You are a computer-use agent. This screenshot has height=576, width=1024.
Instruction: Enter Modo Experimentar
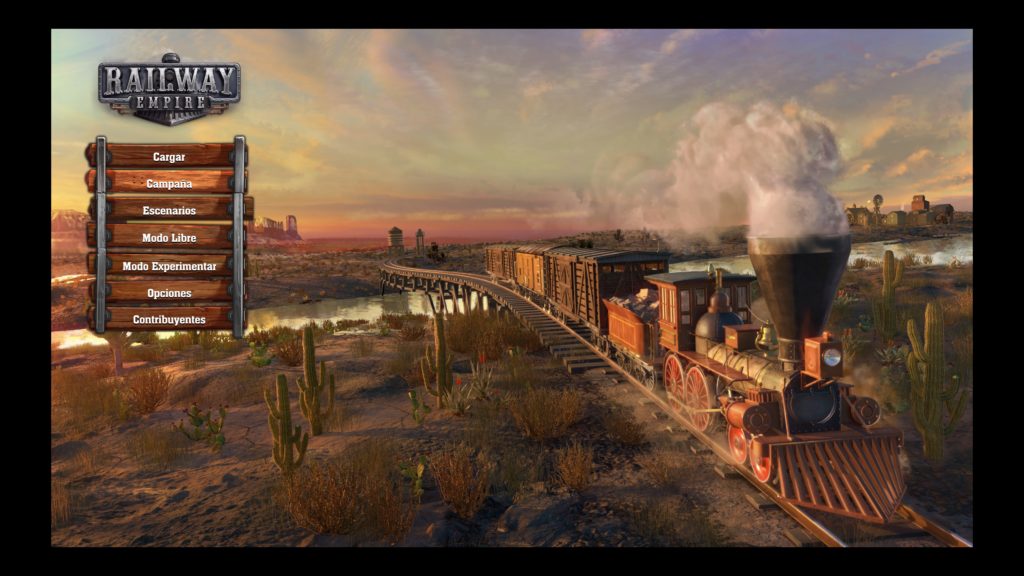[x=169, y=266]
